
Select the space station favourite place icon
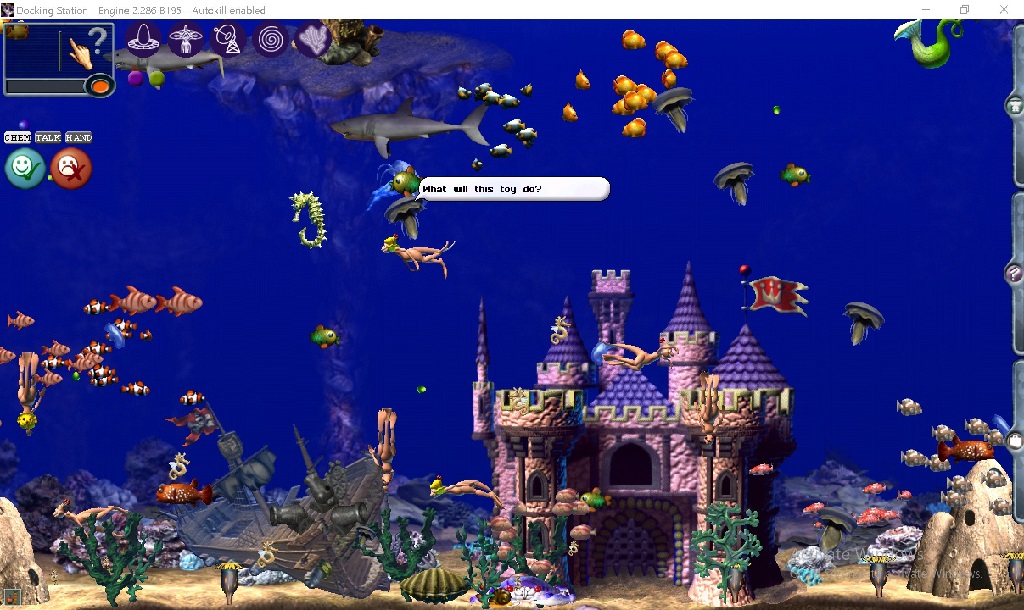(185, 40)
